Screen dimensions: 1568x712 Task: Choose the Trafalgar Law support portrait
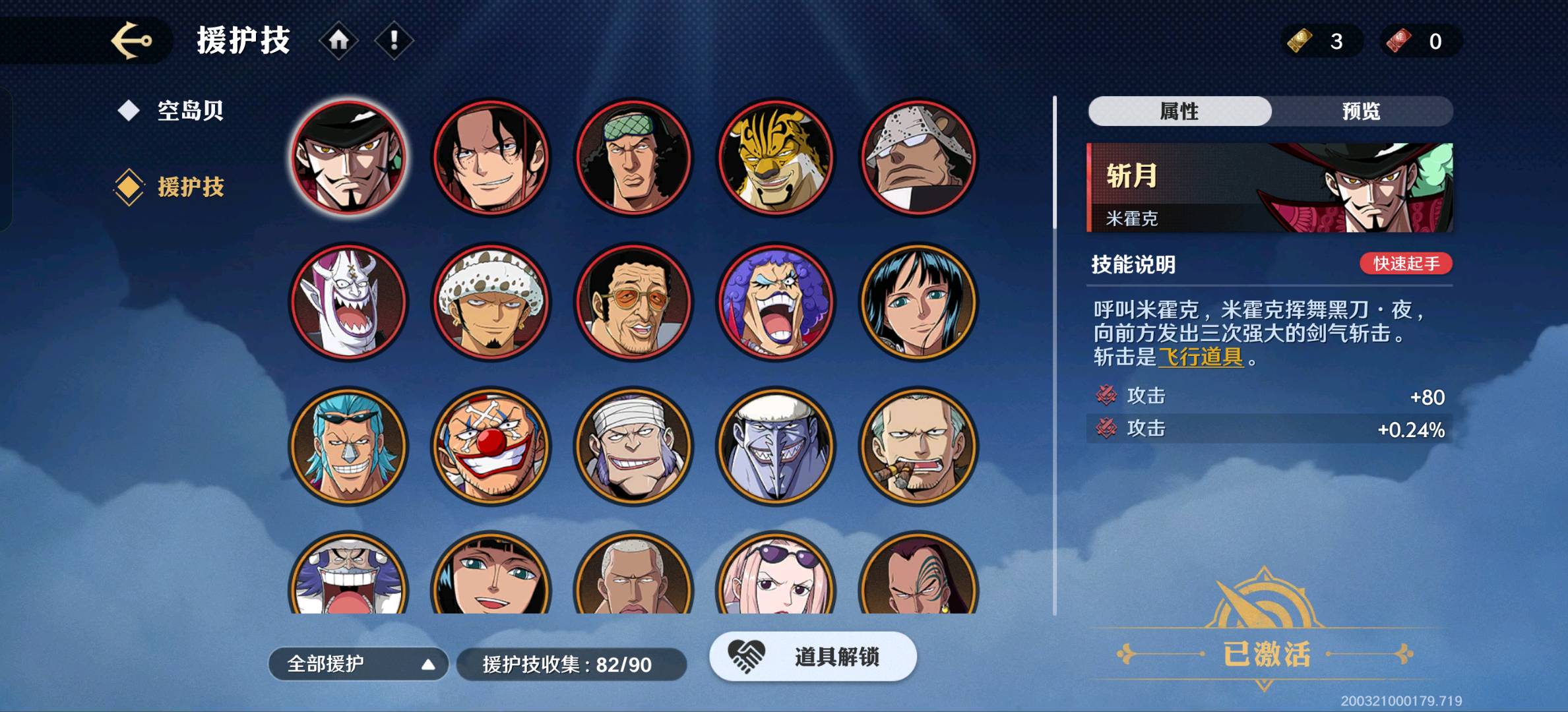491,302
